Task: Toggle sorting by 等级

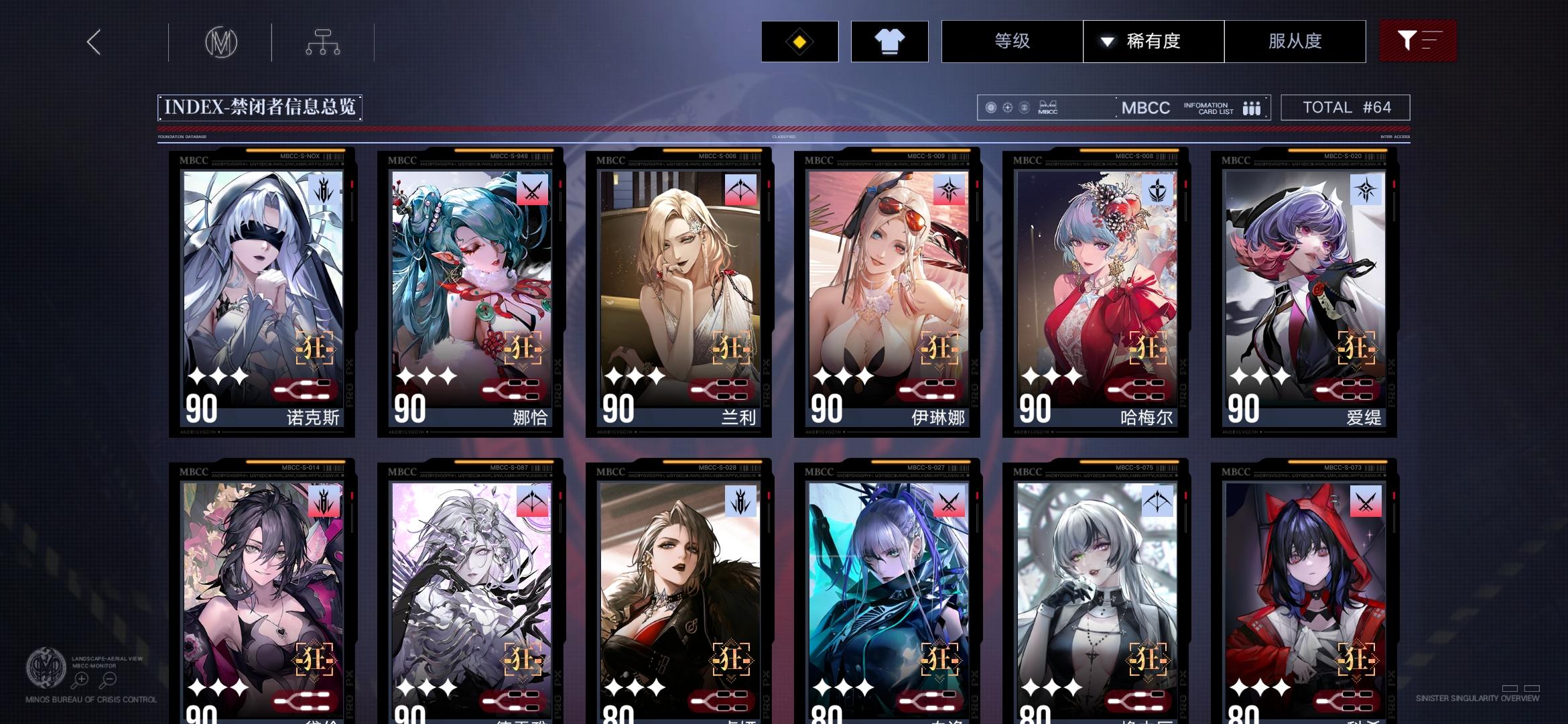Action: tap(1010, 42)
